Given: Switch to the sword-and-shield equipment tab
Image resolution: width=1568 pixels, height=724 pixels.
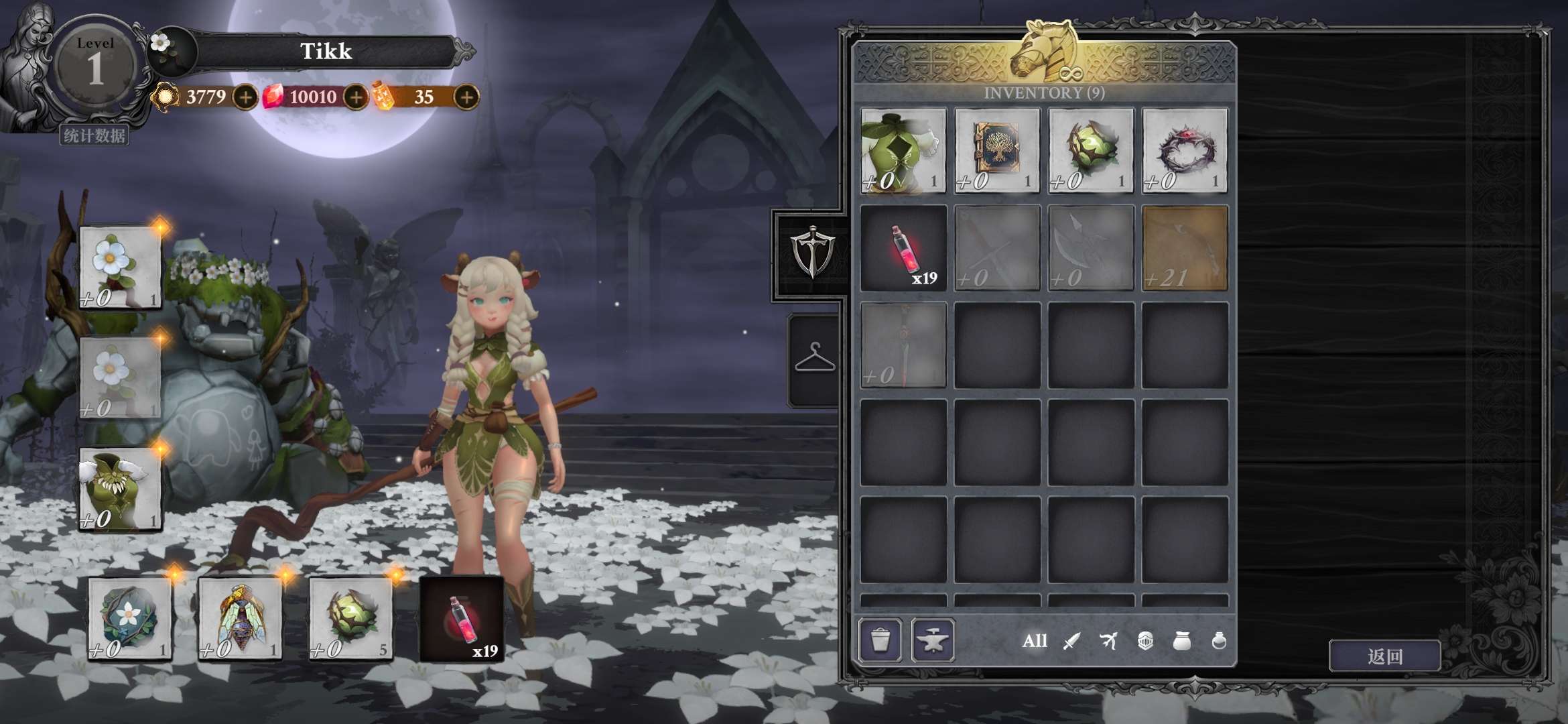Looking at the screenshot, I should coord(812,253).
